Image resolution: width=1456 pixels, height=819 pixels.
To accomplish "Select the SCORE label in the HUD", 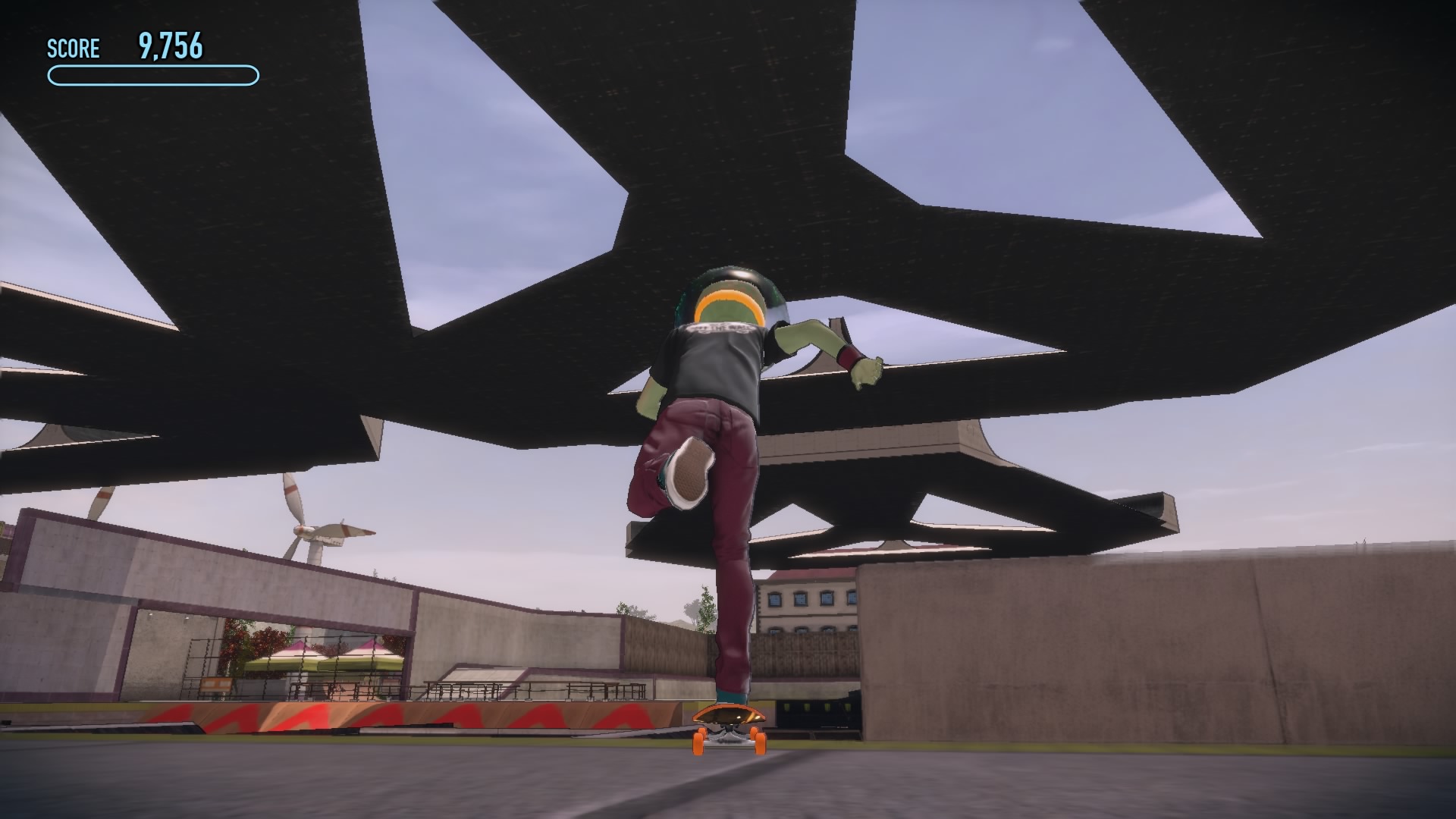I will (74, 49).
